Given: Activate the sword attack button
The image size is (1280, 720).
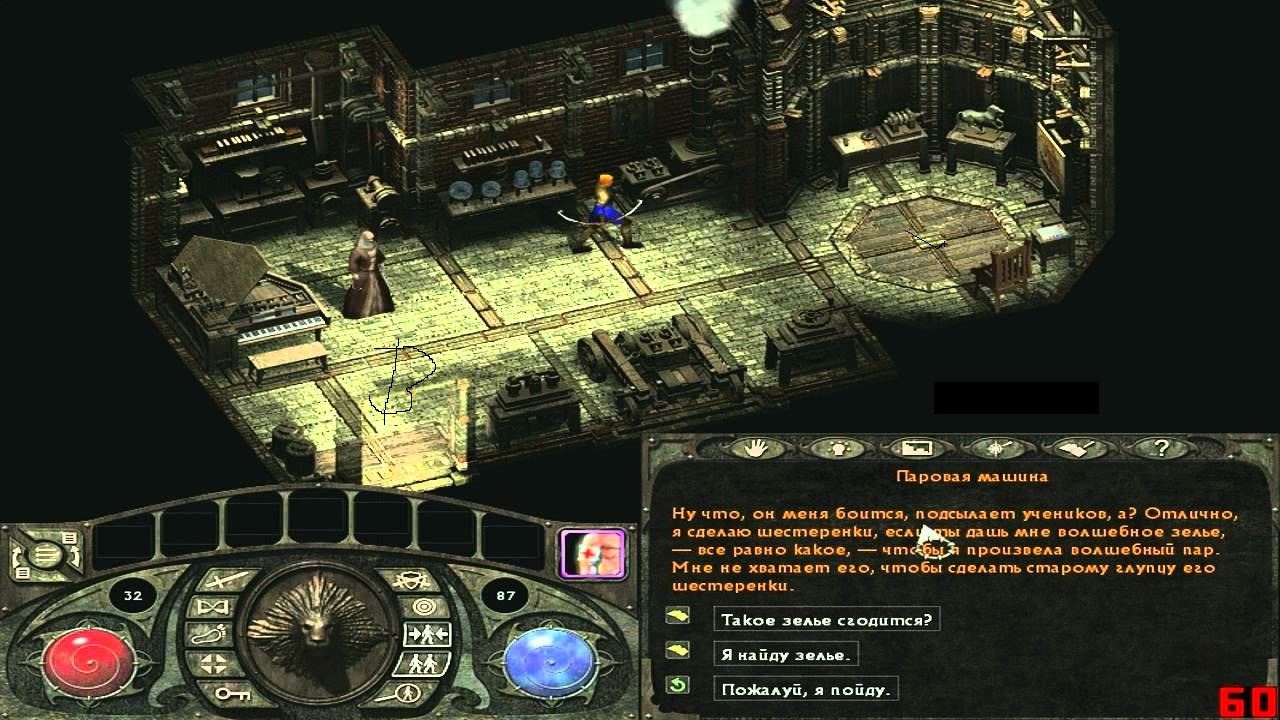Looking at the screenshot, I should [x=222, y=580].
